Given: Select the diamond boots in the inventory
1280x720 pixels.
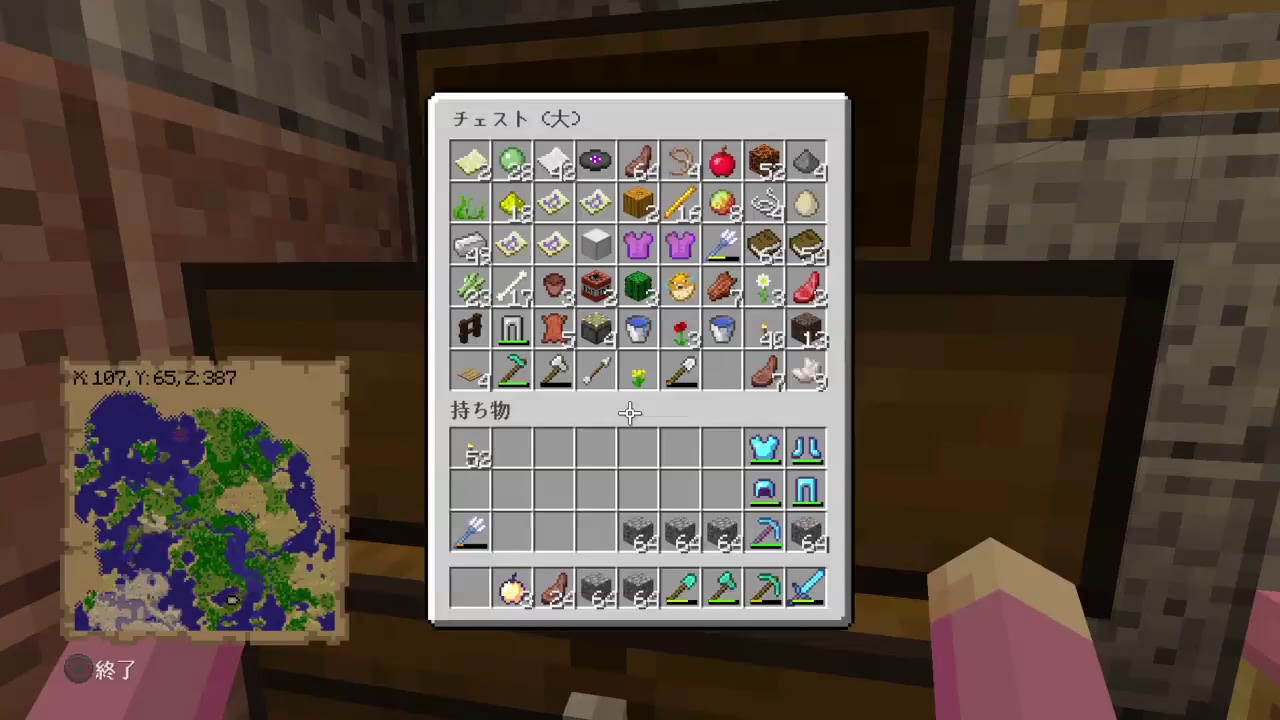Looking at the screenshot, I should tap(807, 449).
